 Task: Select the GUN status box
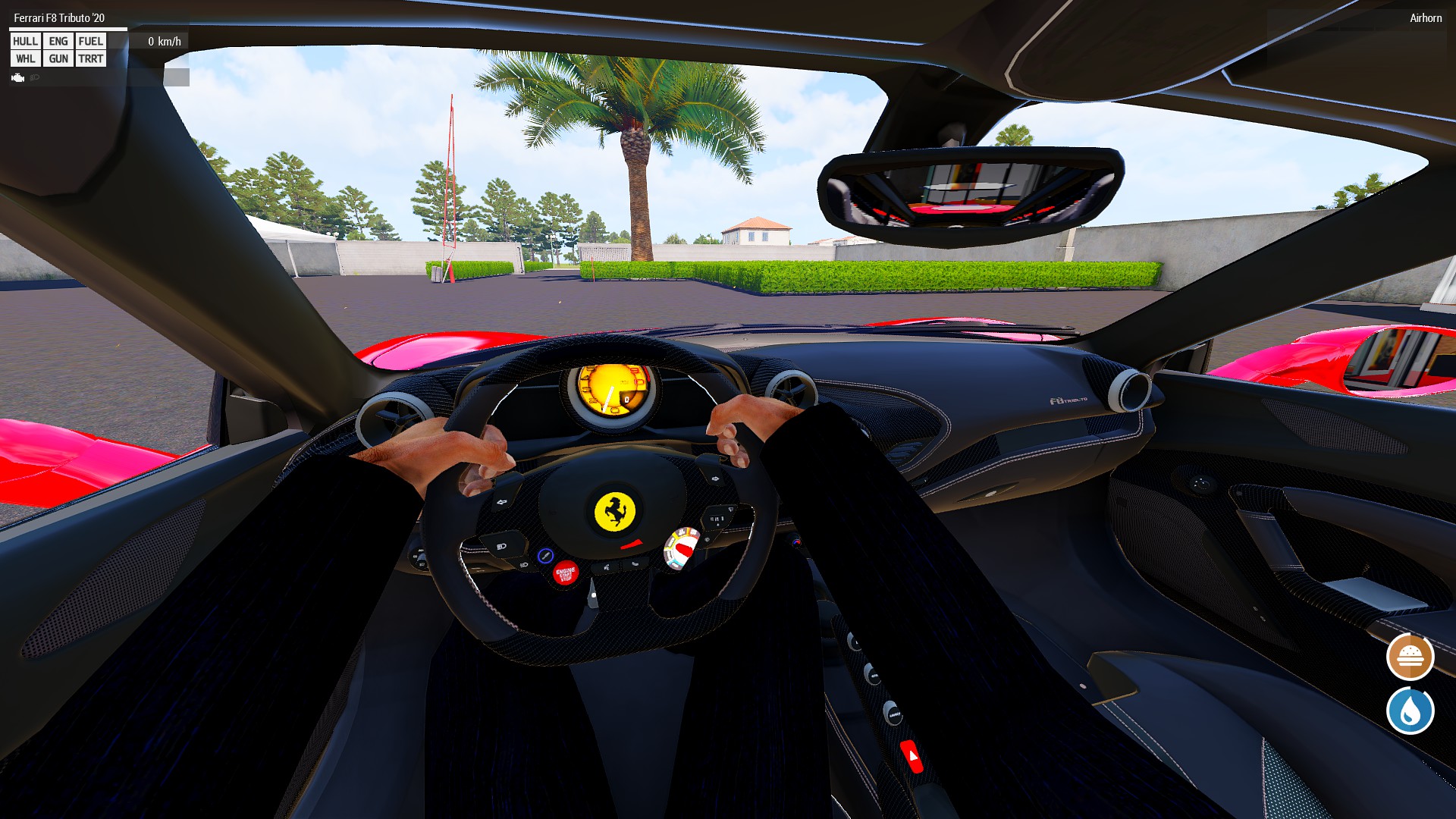tap(58, 58)
